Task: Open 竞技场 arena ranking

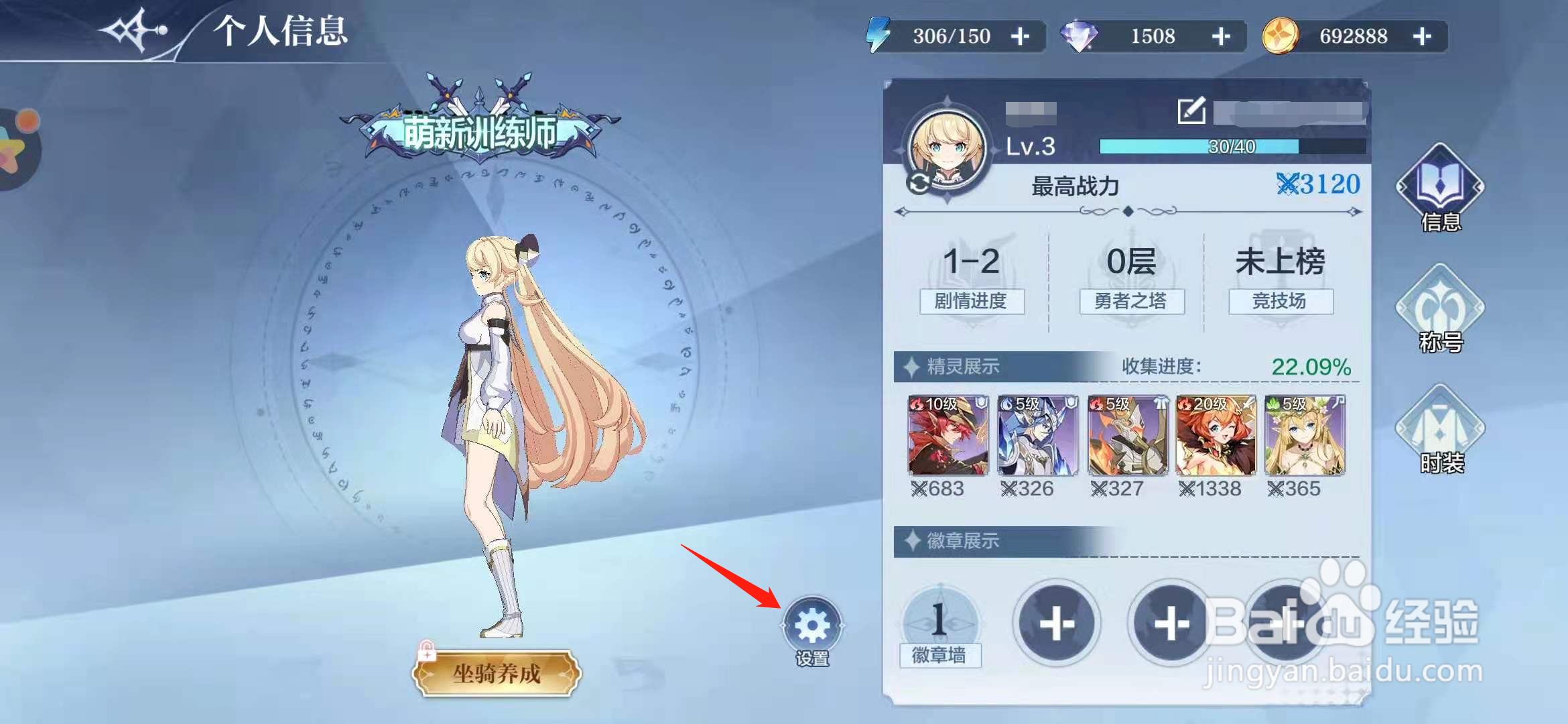Action: coord(1280,302)
